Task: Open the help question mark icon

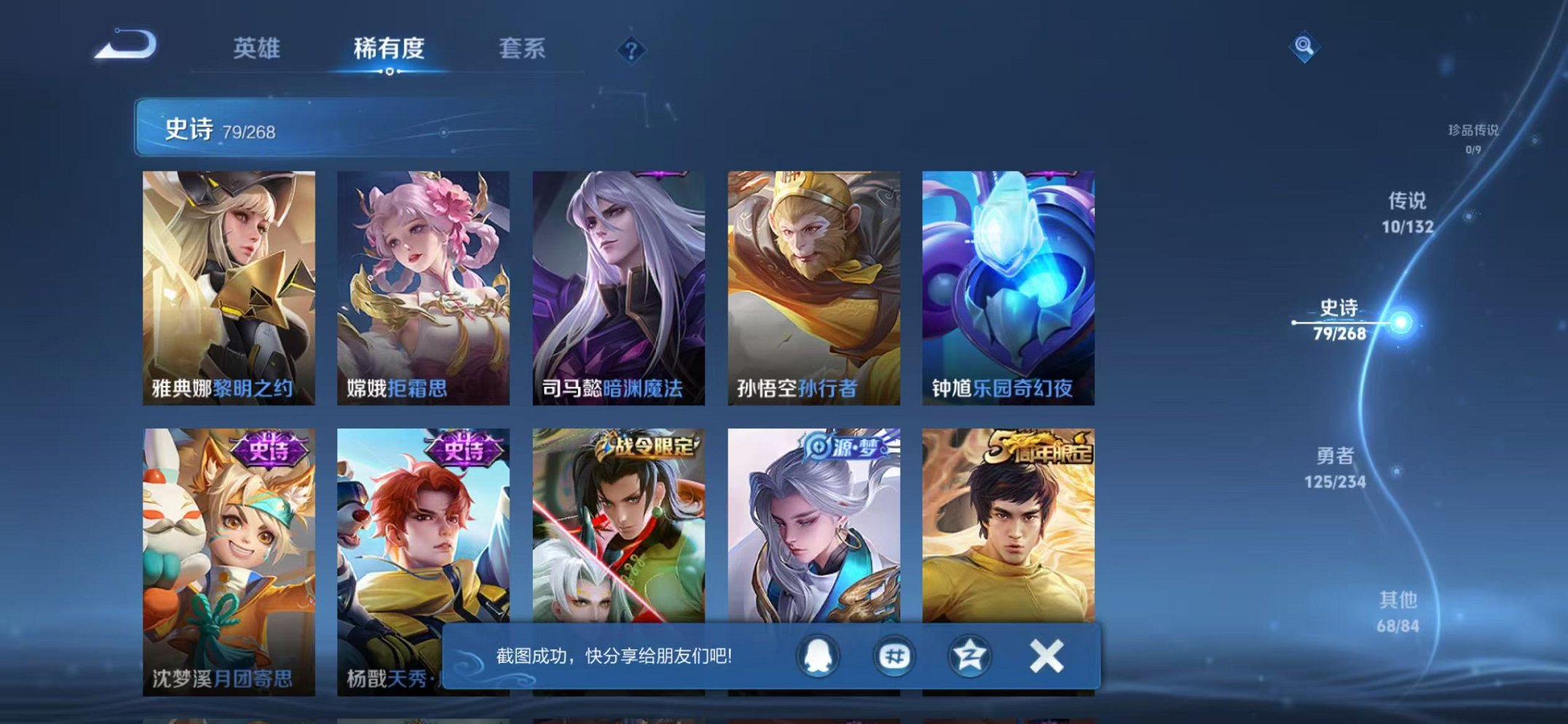Action: click(631, 50)
